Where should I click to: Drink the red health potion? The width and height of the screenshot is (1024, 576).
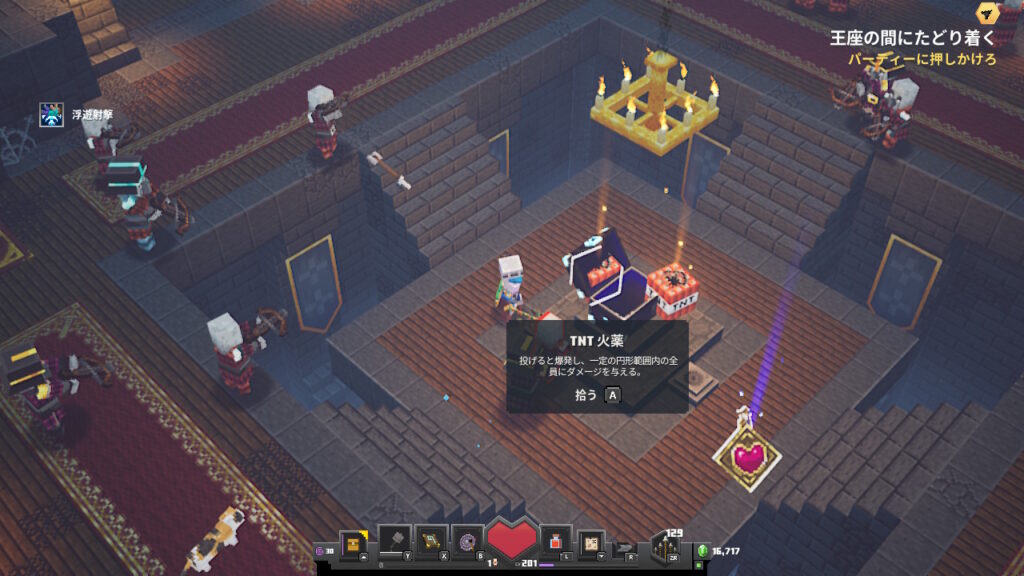pos(556,541)
